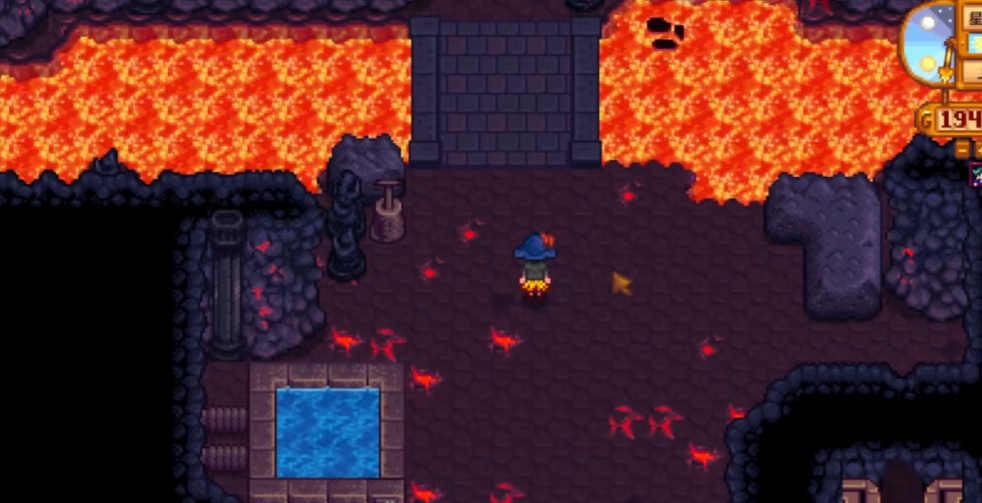Click the minus zoom-out button

tap(963, 149)
